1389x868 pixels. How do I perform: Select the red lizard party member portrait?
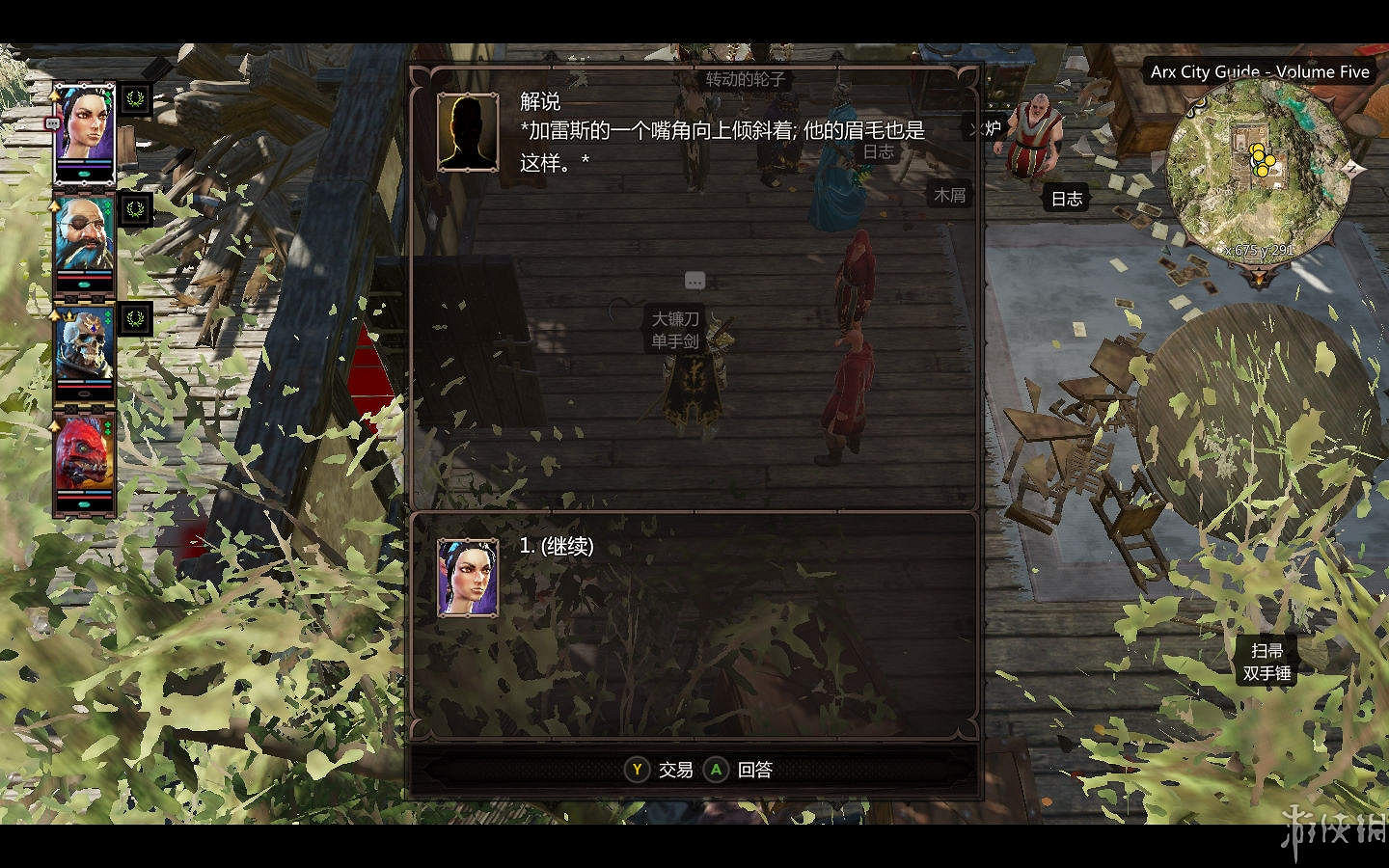point(85,453)
